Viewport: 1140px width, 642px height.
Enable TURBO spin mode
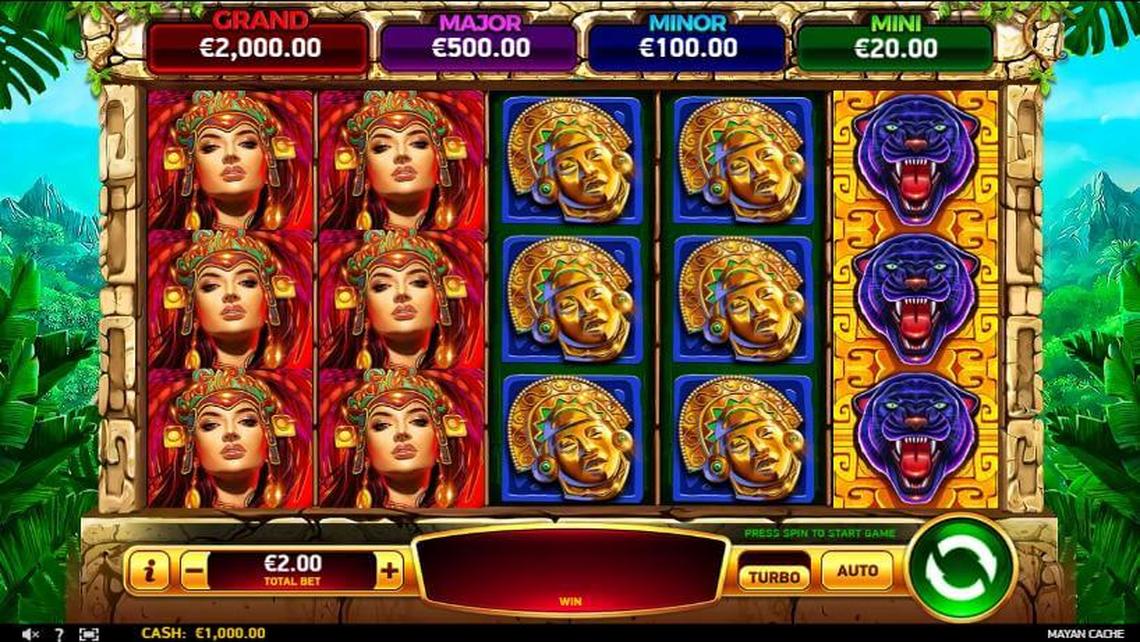[774, 576]
